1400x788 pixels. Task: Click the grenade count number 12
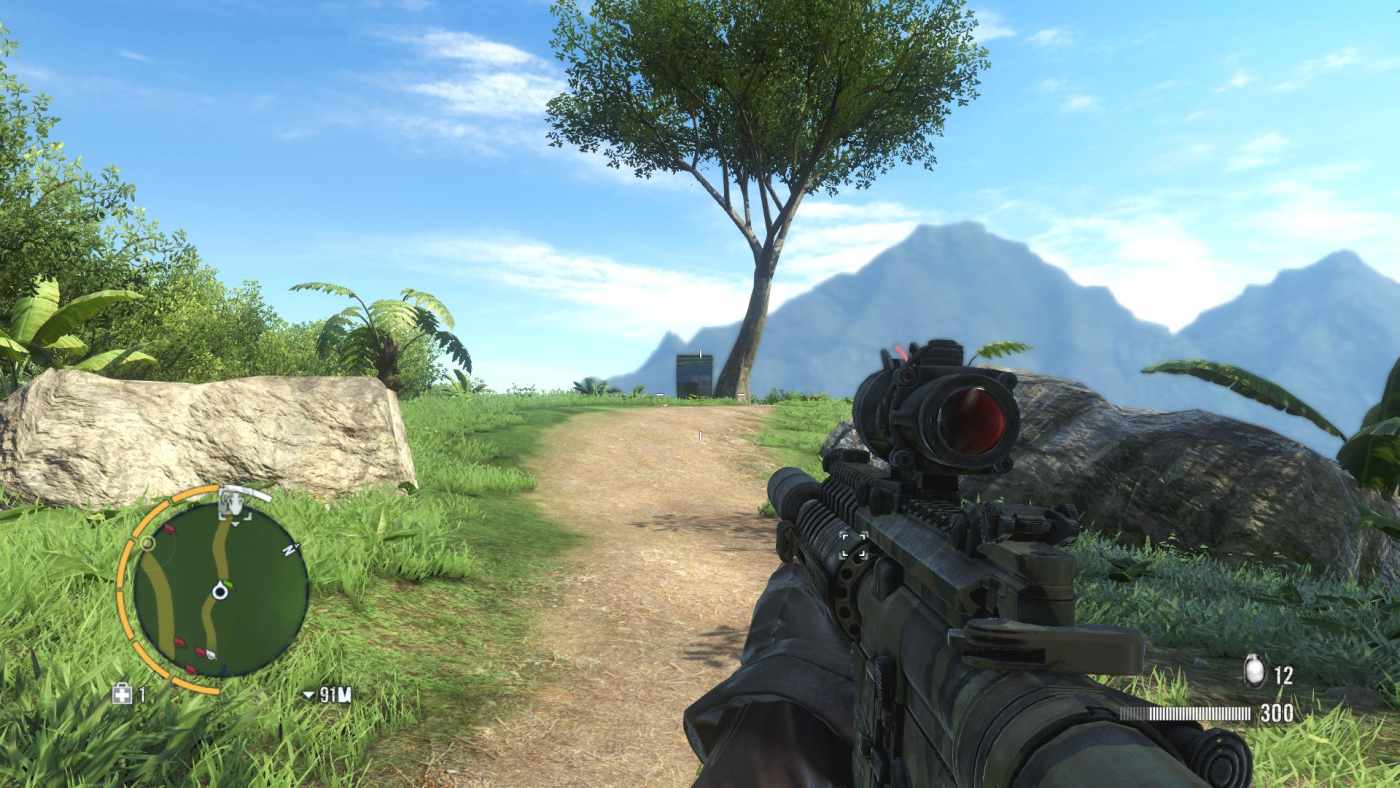coord(1284,674)
